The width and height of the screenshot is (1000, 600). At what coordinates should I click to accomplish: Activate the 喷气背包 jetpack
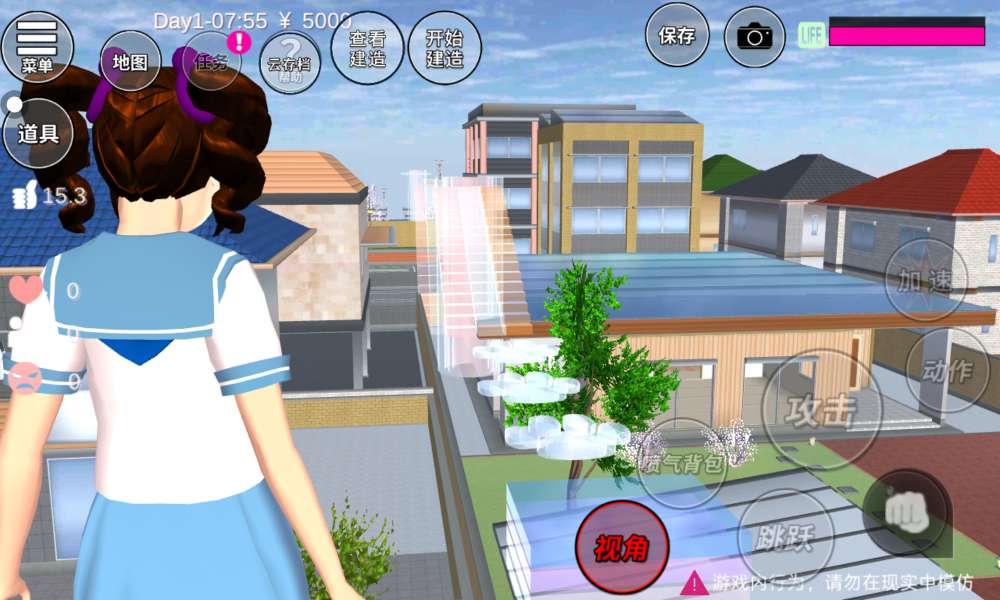pos(682,462)
